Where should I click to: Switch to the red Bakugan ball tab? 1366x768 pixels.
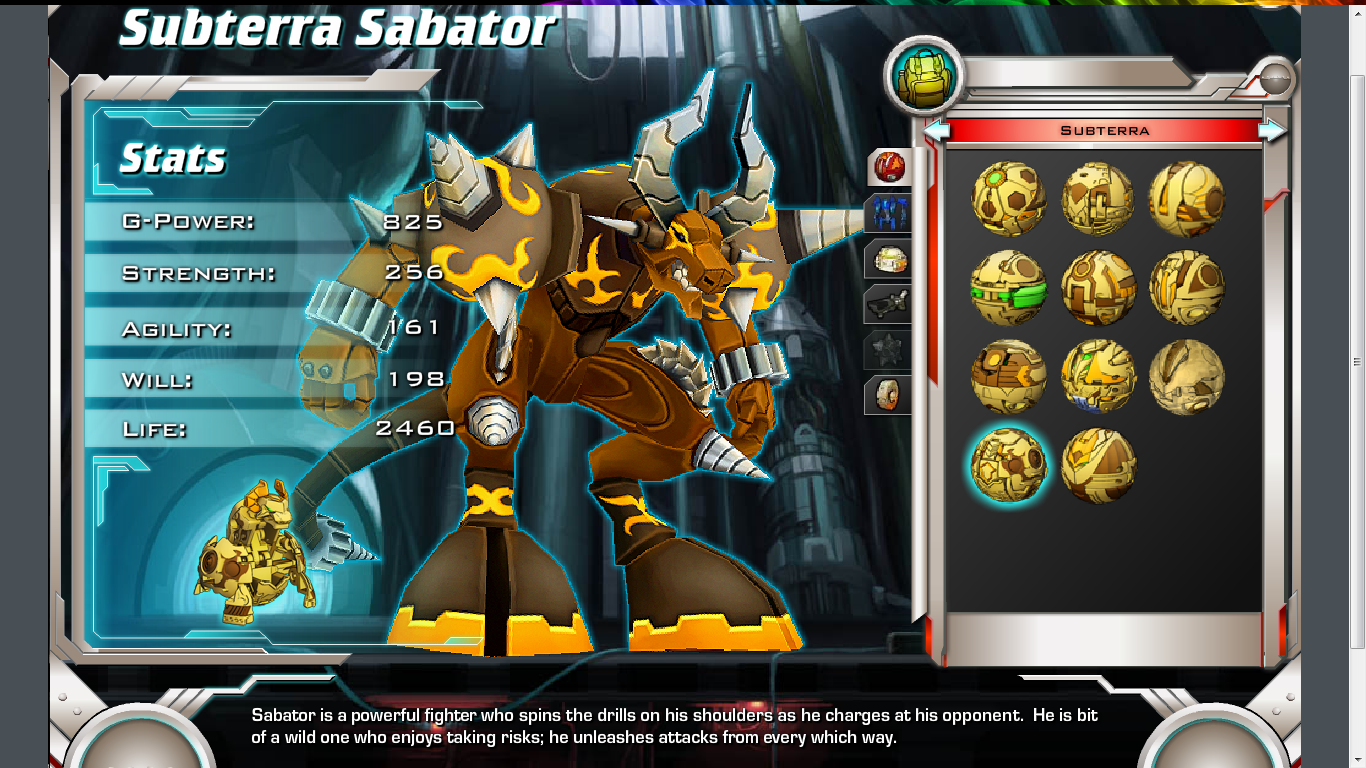(888, 167)
